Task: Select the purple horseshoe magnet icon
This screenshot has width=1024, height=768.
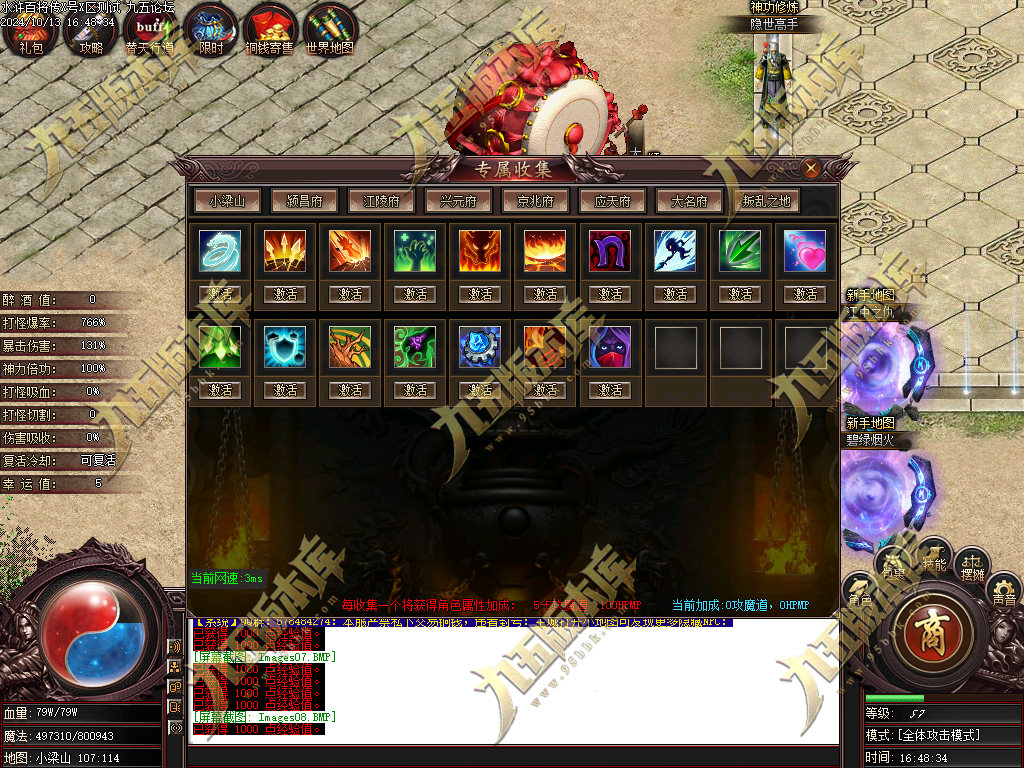Action: (x=610, y=251)
